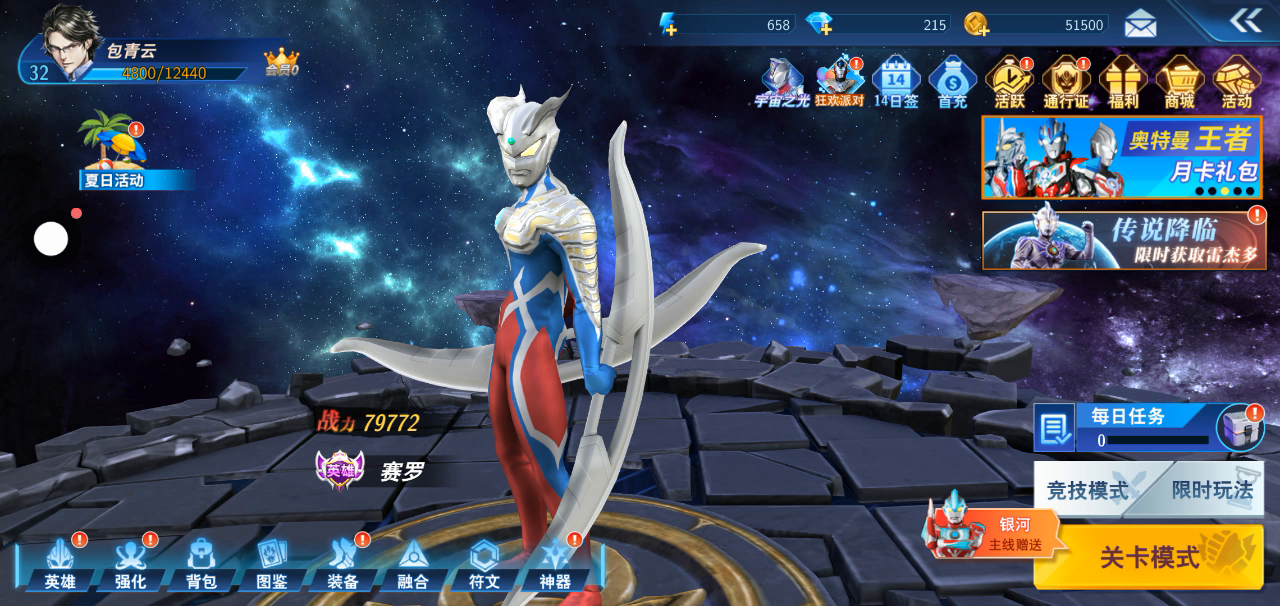Image resolution: width=1280 pixels, height=606 pixels.
Task: Open the 夏日活动 summer event
Action: [114, 152]
